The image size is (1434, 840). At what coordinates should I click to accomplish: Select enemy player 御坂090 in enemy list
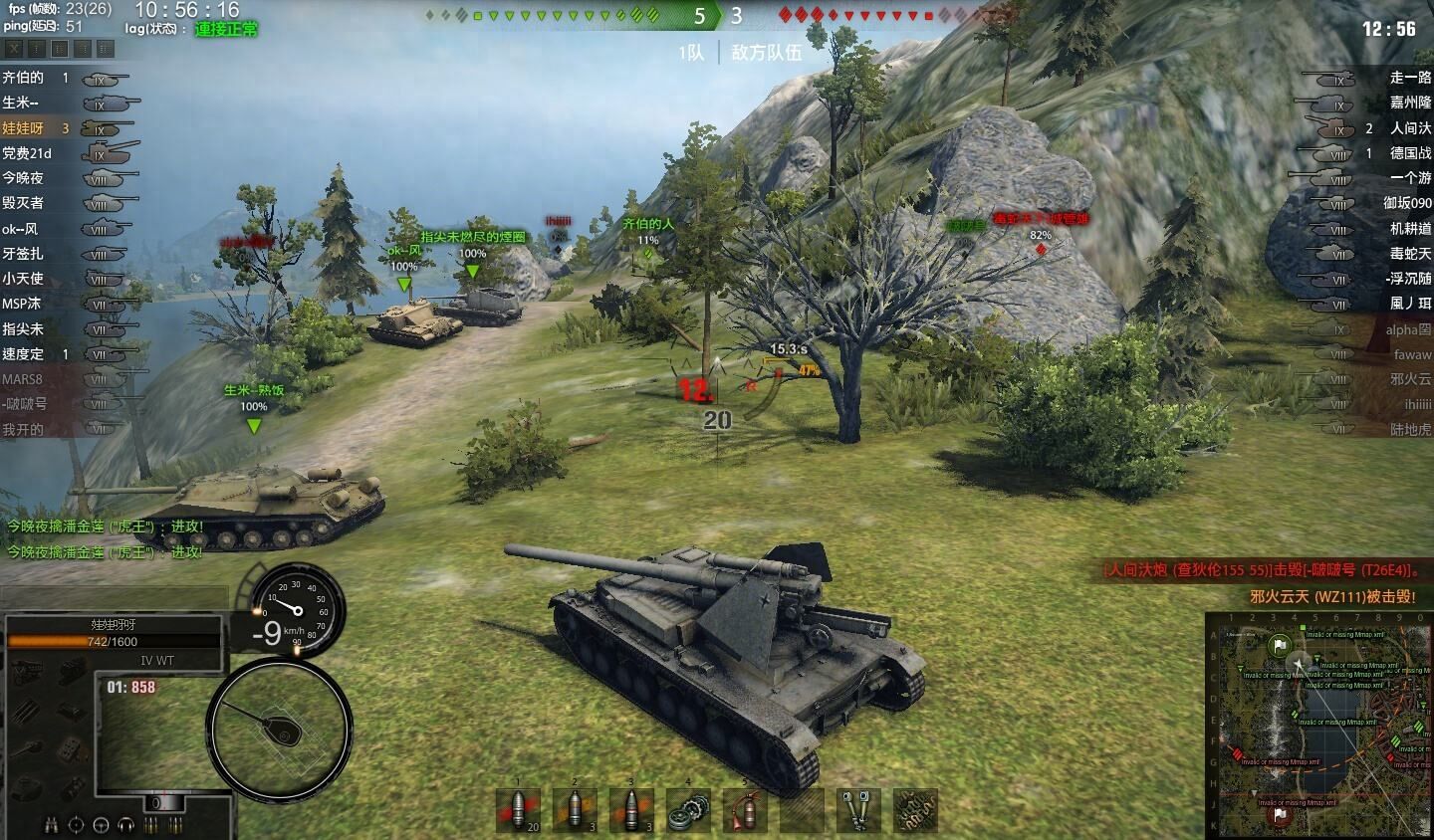pyautogui.click(x=1407, y=203)
